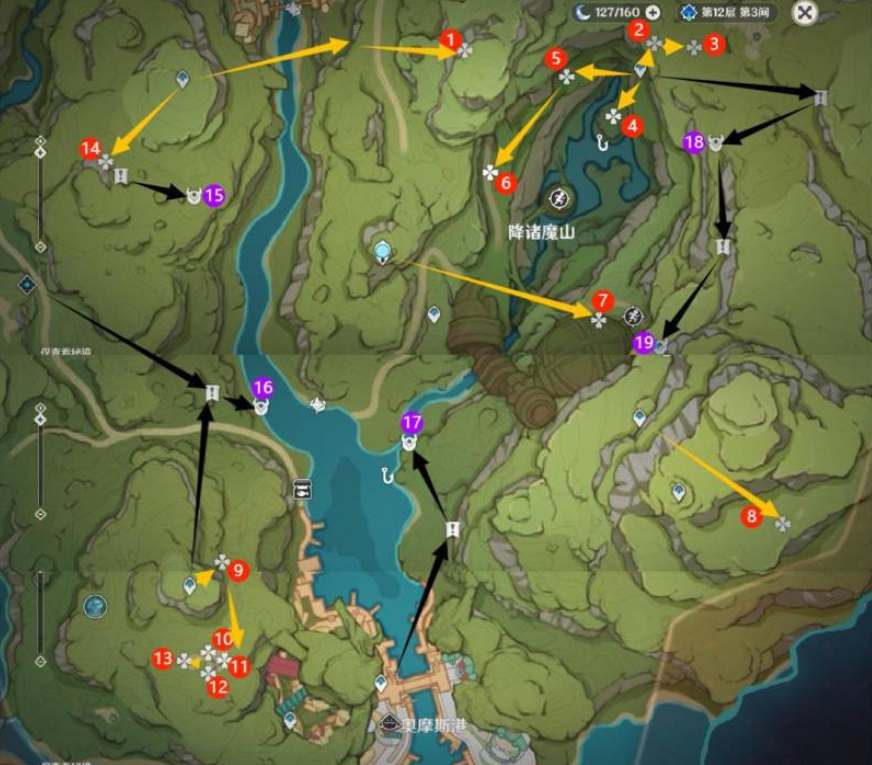Select the domain icon right of marker 7
872x765 pixels.
(632, 317)
